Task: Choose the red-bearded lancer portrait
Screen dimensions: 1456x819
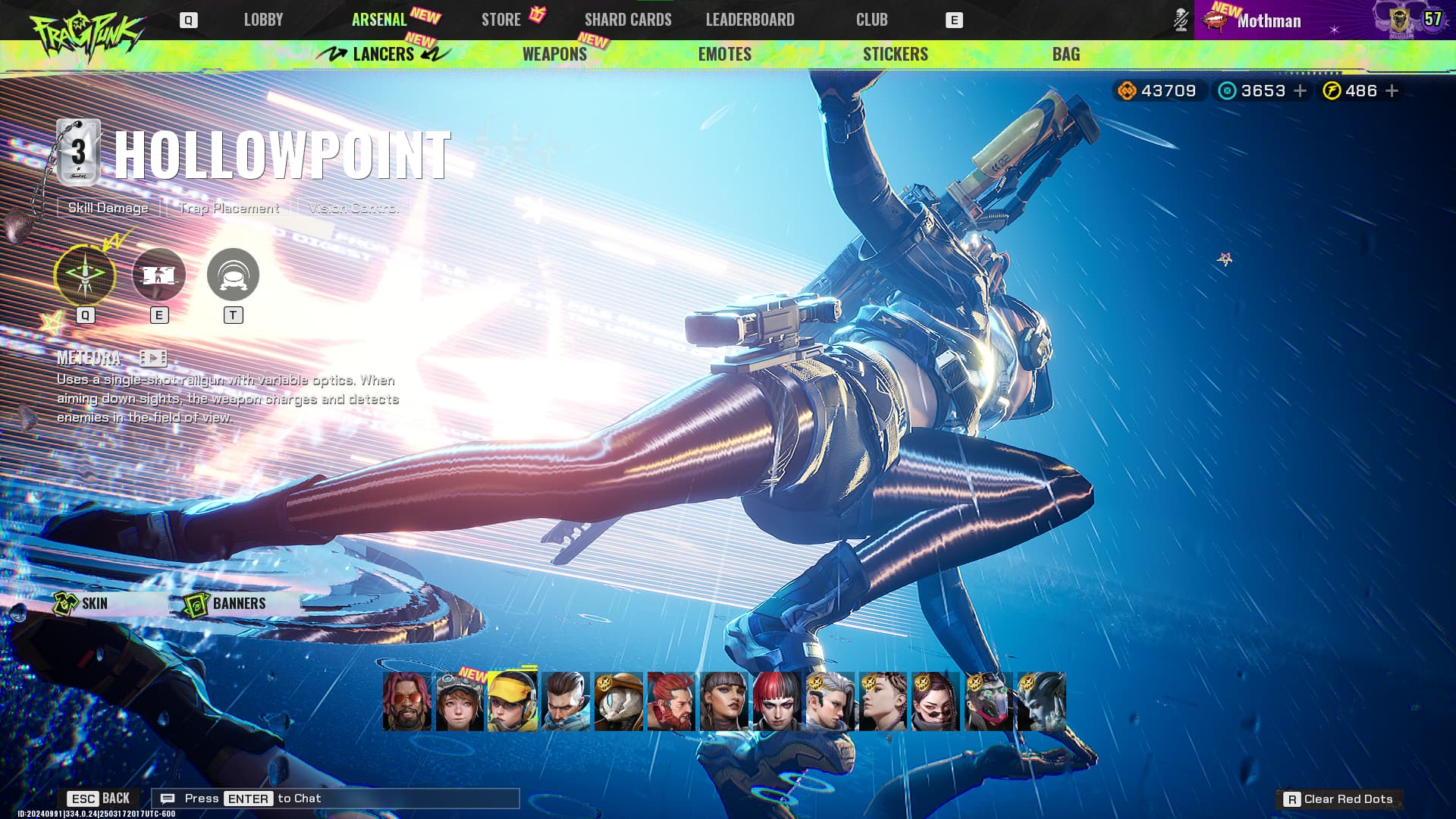Action: [670, 701]
